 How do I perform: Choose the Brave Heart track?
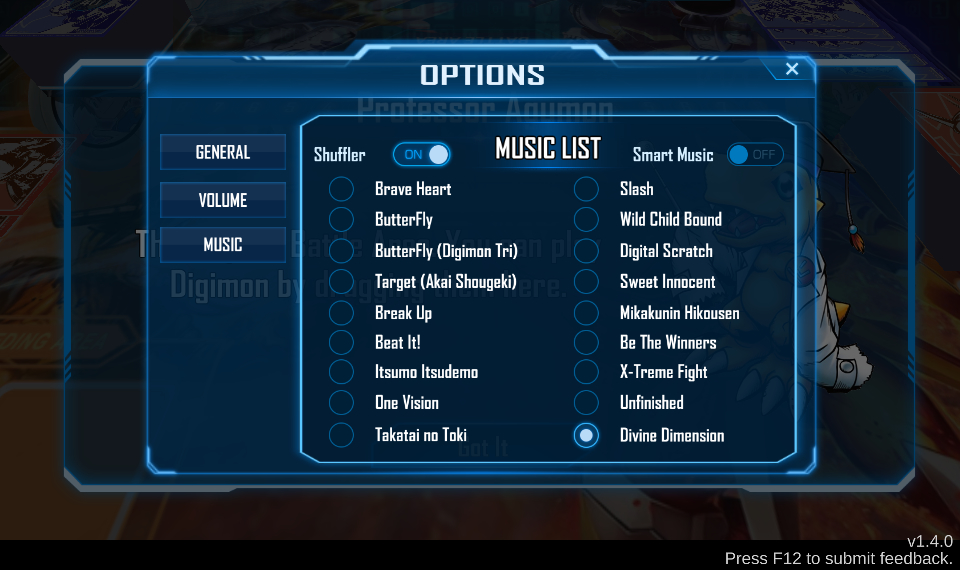point(342,189)
